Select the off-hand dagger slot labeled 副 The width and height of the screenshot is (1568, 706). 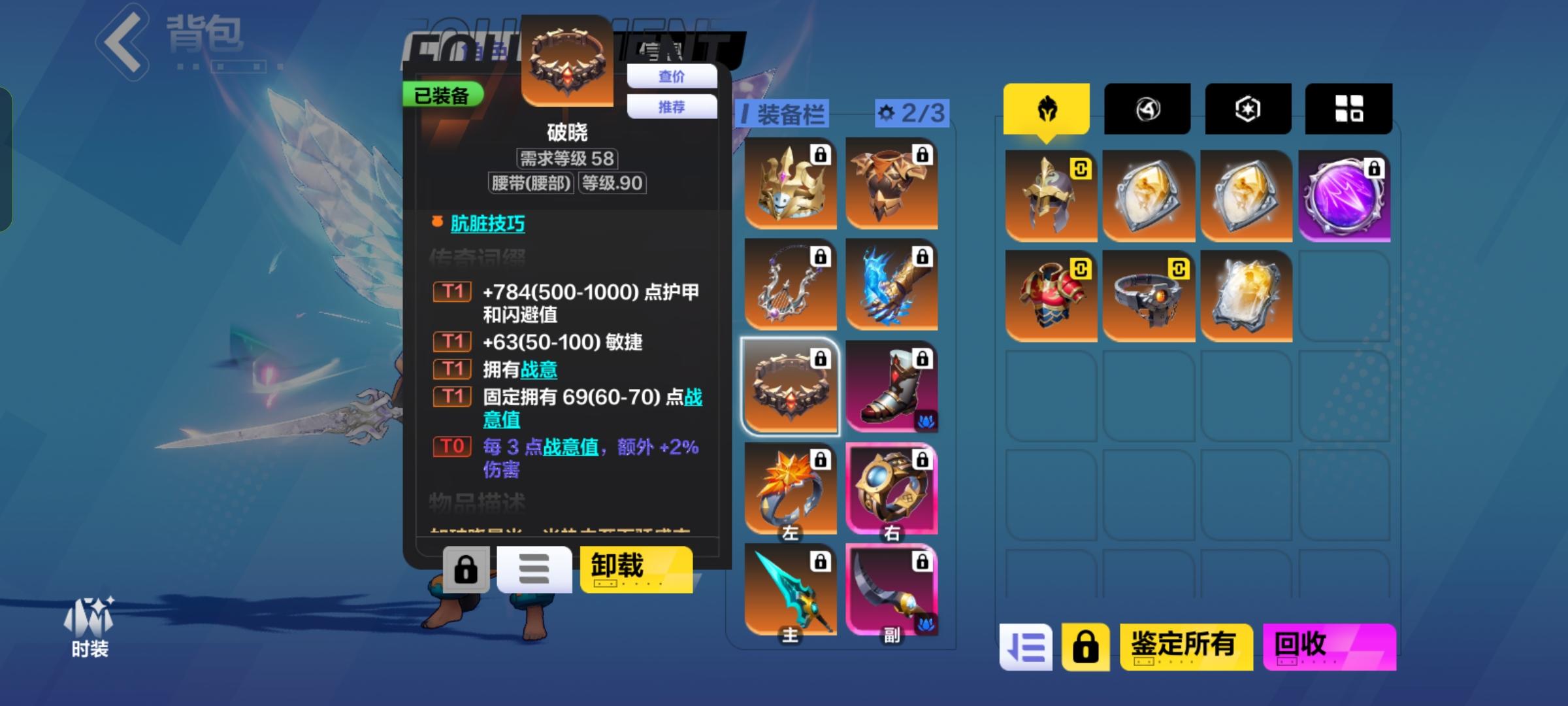click(891, 588)
